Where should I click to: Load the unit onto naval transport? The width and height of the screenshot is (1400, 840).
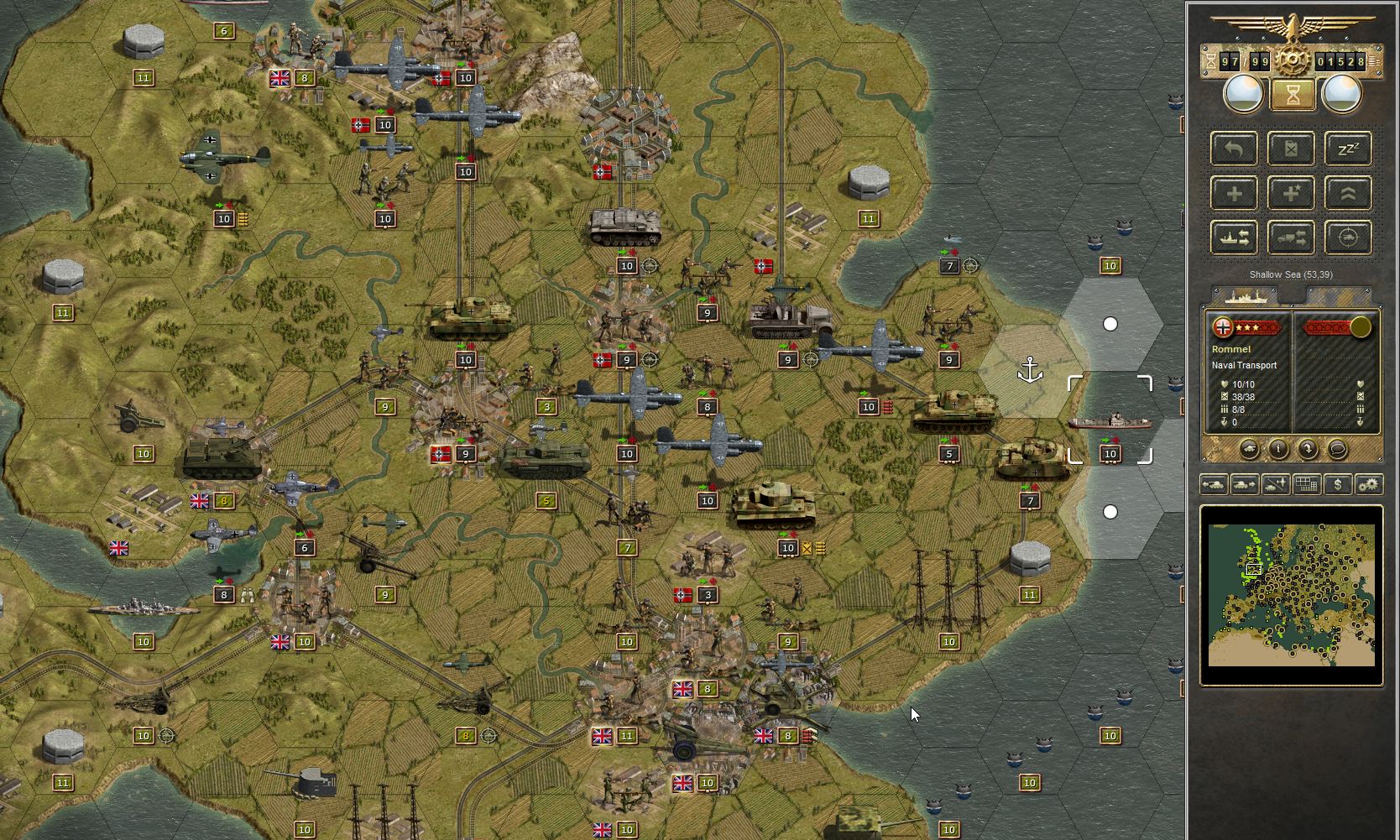tap(1234, 237)
